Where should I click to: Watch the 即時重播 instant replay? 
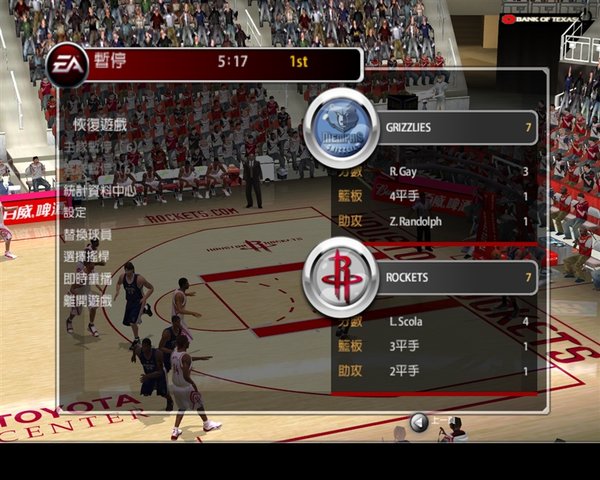(87, 277)
